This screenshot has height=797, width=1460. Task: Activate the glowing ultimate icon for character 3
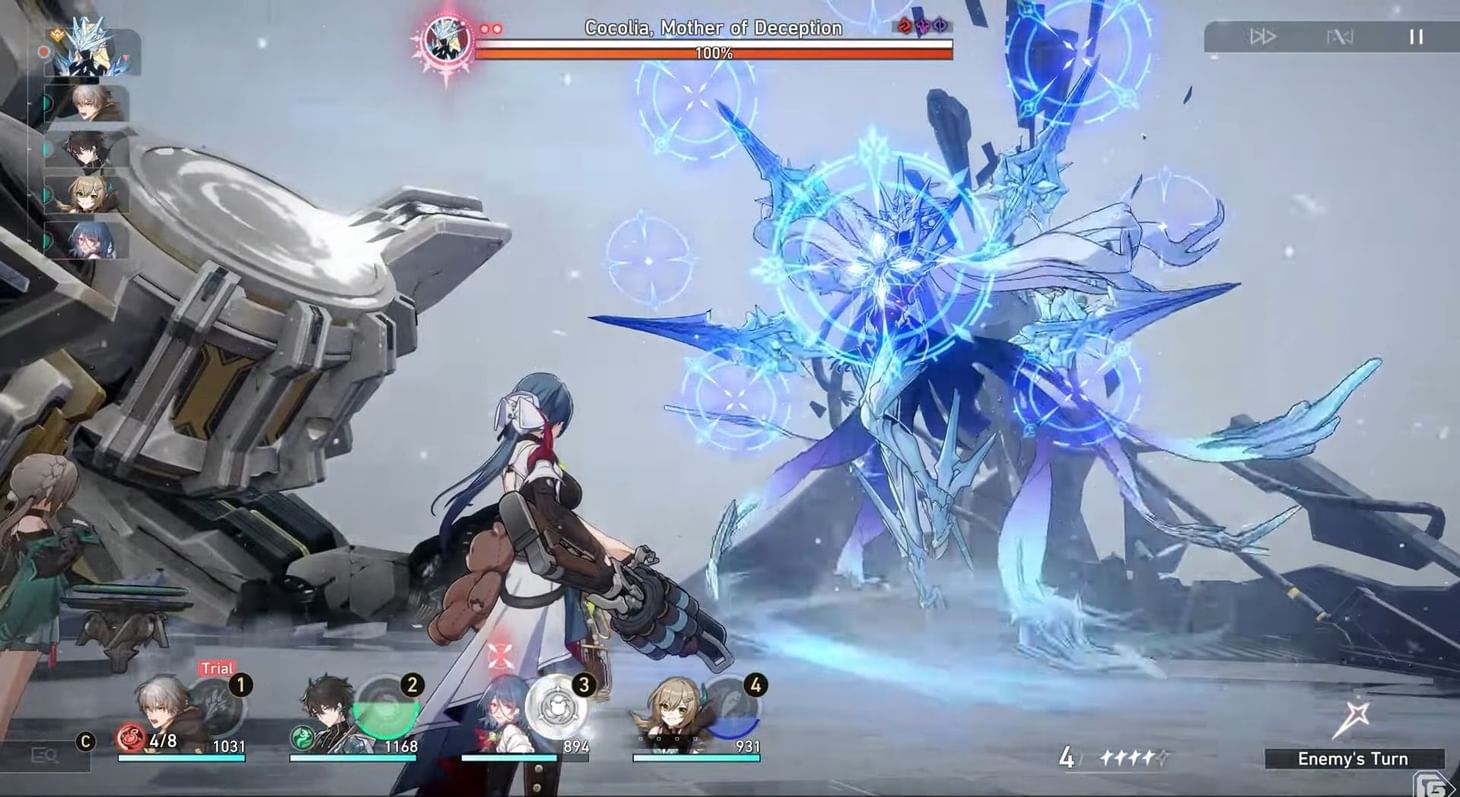coord(555,705)
